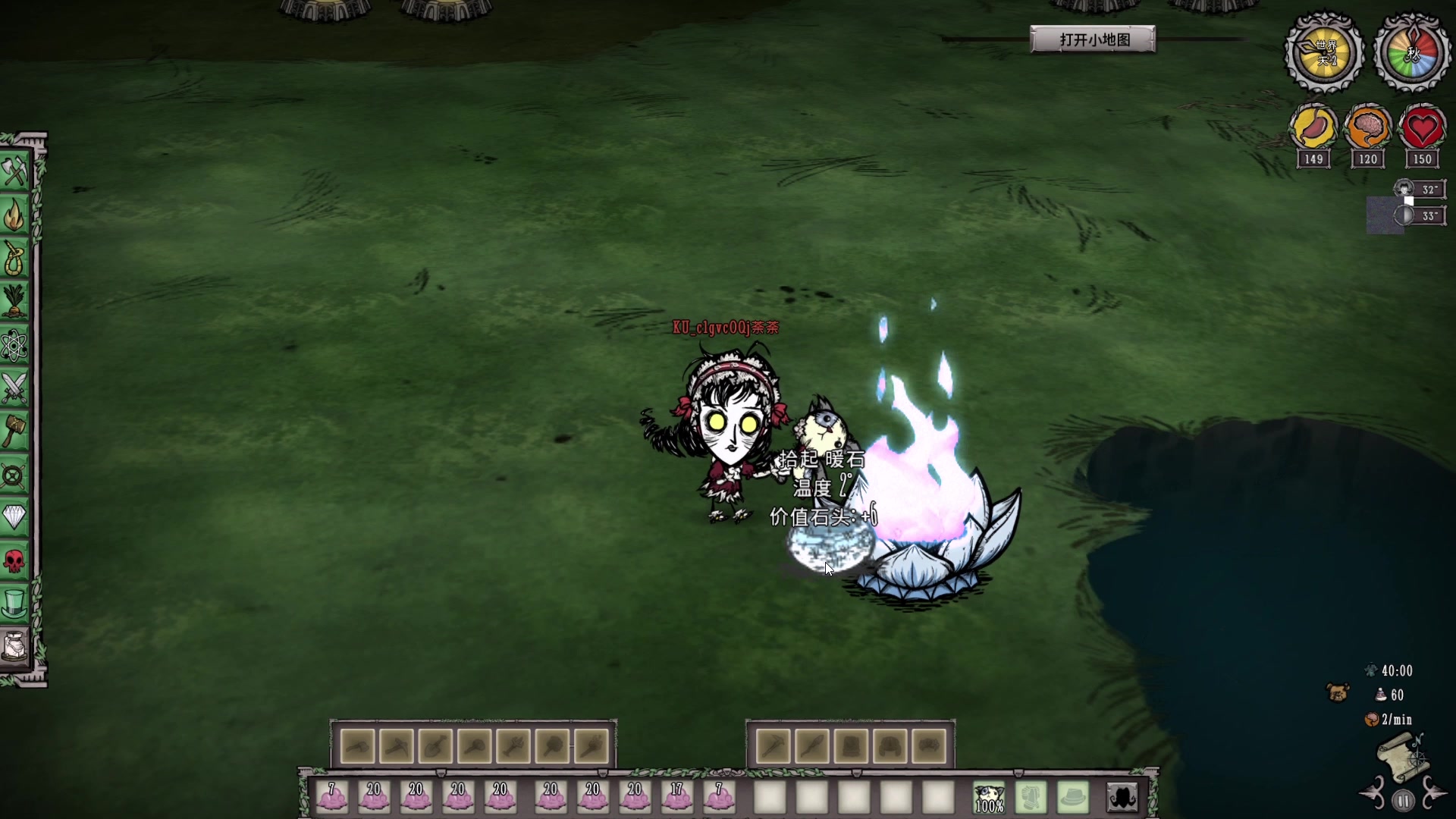Open the Science crafting tab with atom icon
The width and height of the screenshot is (1456, 819).
click(15, 346)
